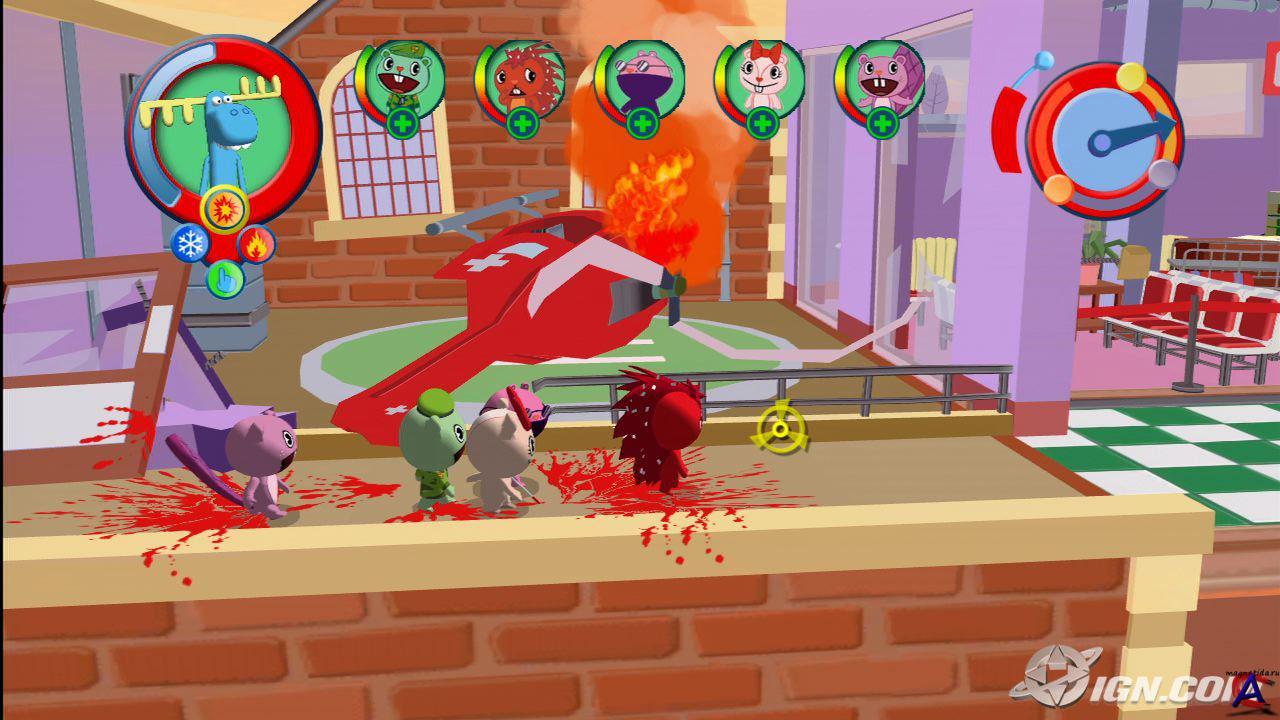The height and width of the screenshot is (720, 1280).
Task: Select the green pointing hand ability
Action: [224, 278]
